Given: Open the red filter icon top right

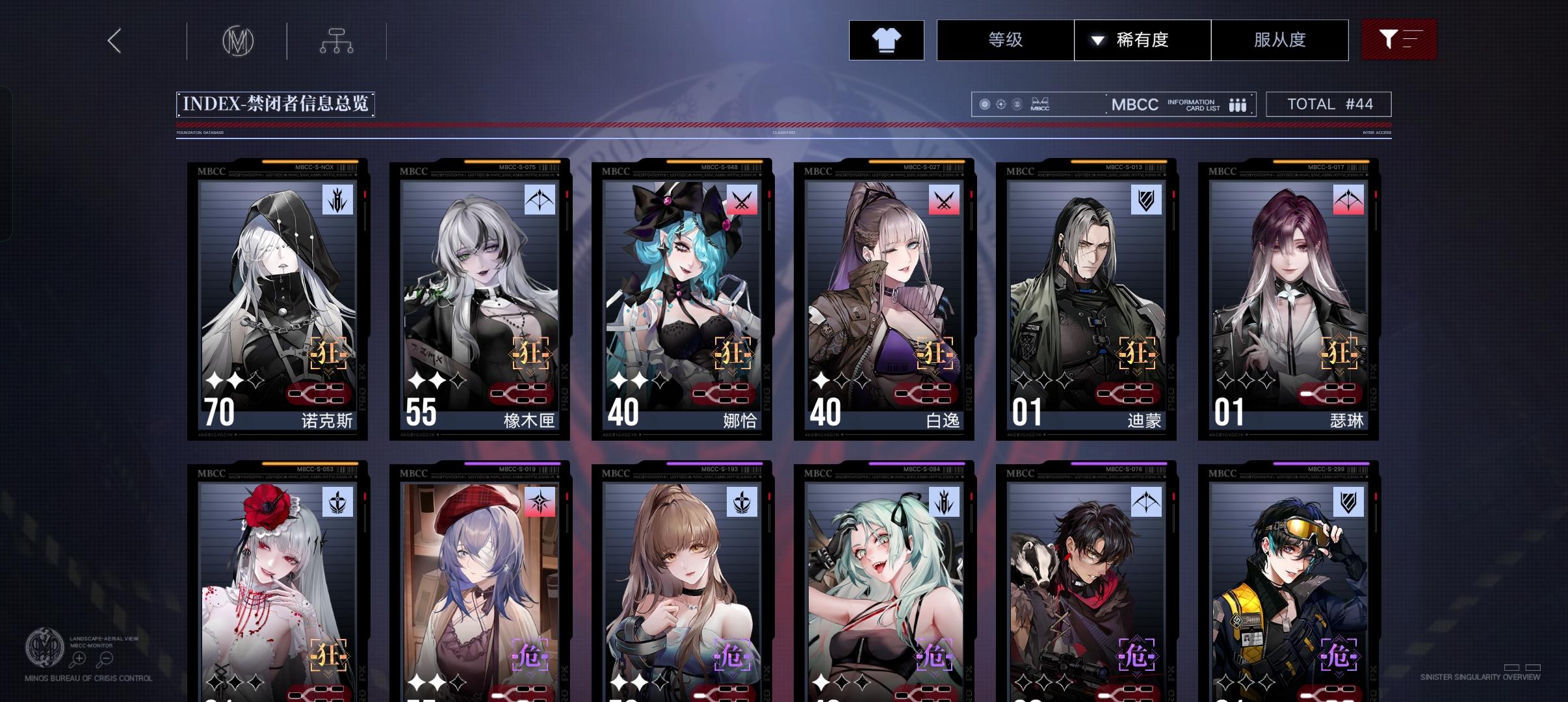Looking at the screenshot, I should (x=1399, y=40).
